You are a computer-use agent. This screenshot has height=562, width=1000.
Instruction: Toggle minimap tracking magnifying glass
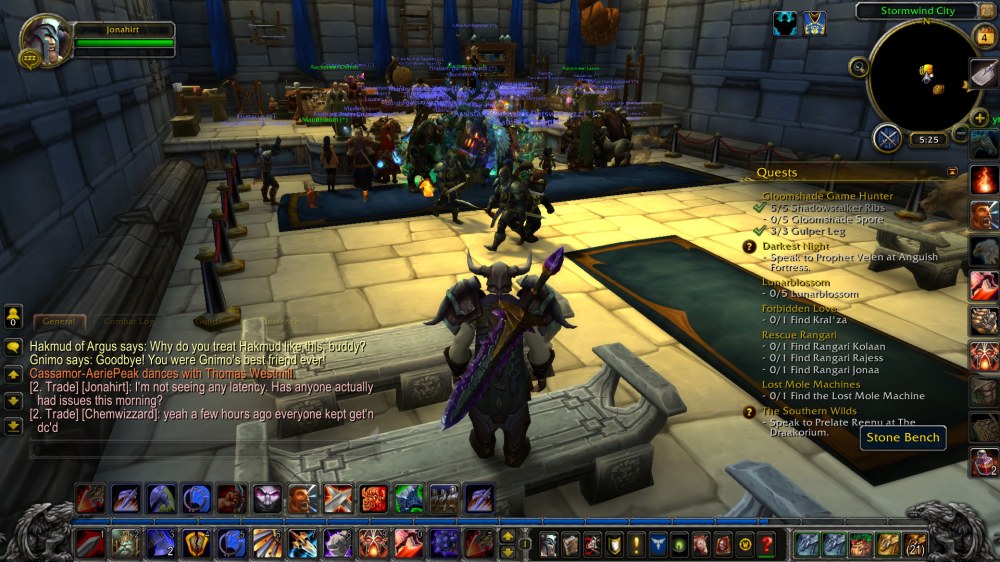pos(858,67)
